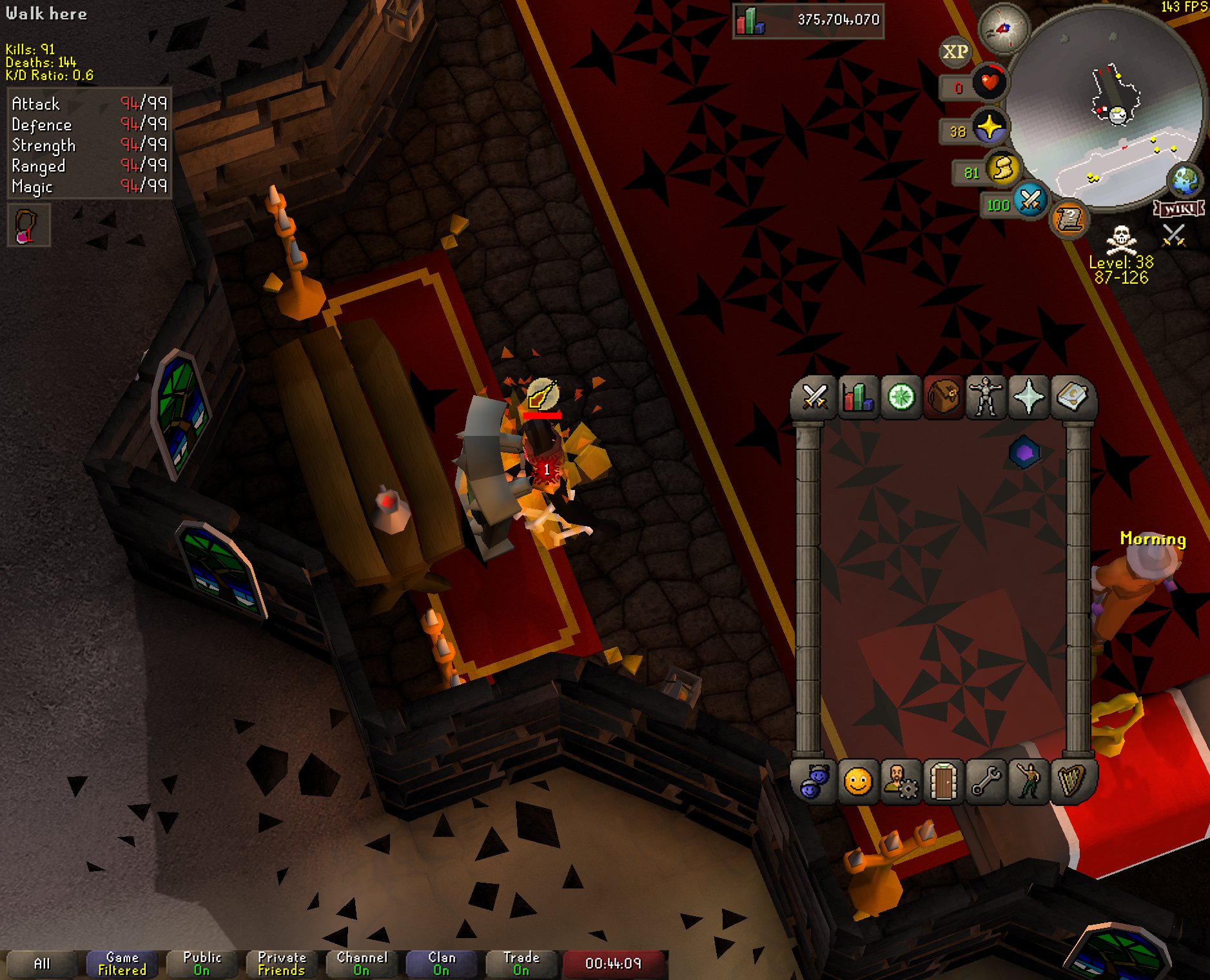Open the wrench Settings tab
The height and width of the screenshot is (980, 1210).
click(x=986, y=782)
